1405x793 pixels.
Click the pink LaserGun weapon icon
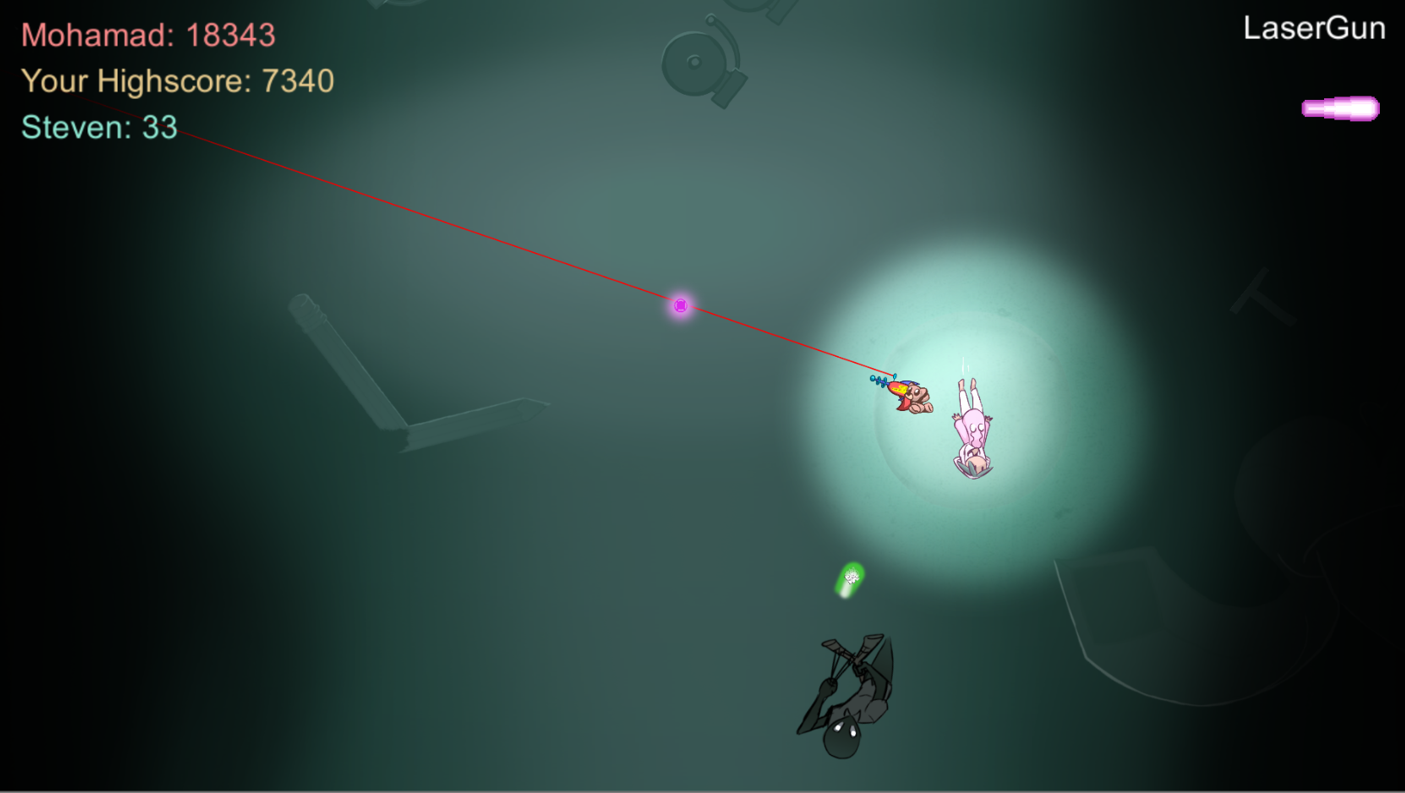[1340, 108]
